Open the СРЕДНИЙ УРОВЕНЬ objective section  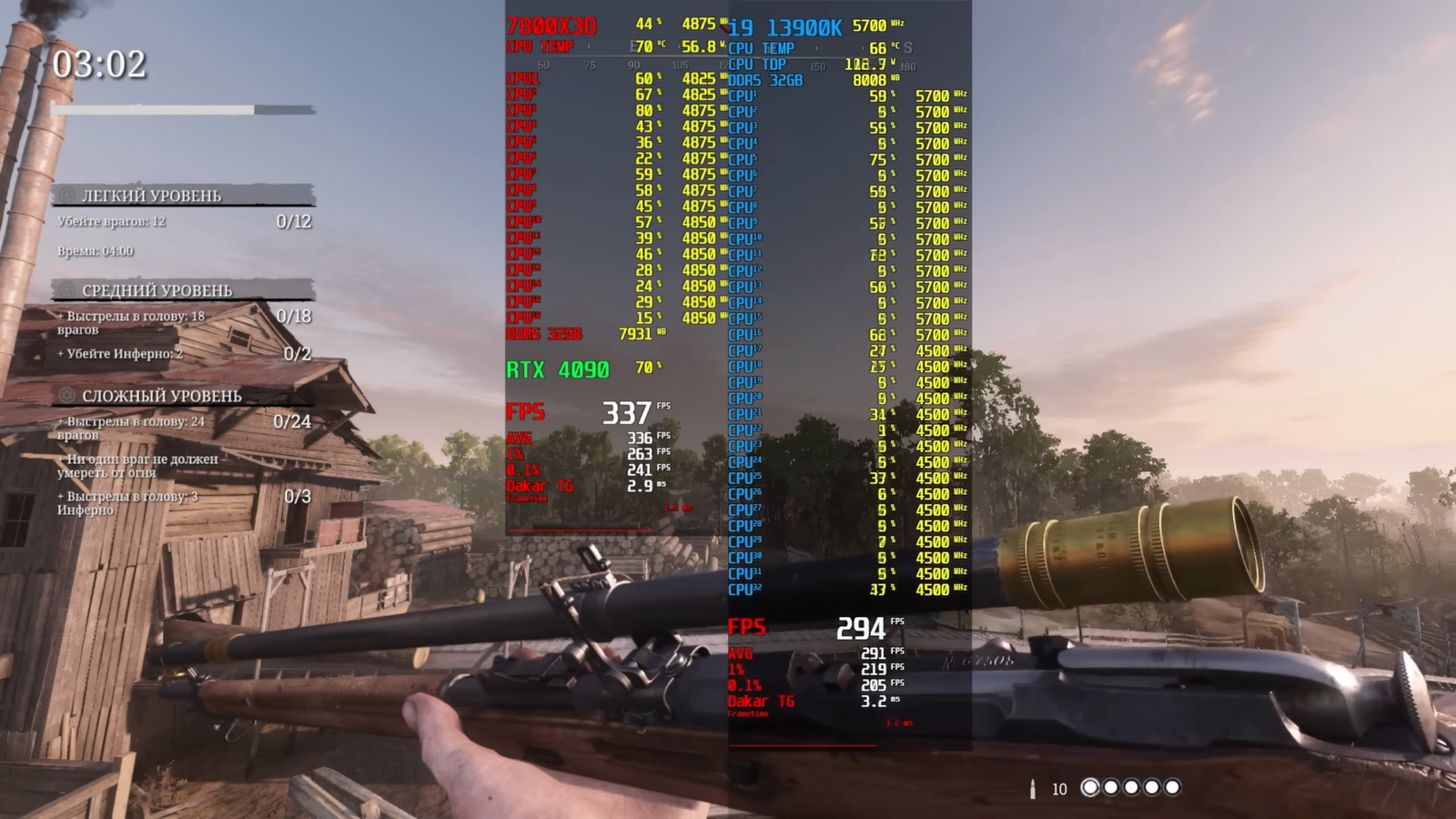(157, 290)
